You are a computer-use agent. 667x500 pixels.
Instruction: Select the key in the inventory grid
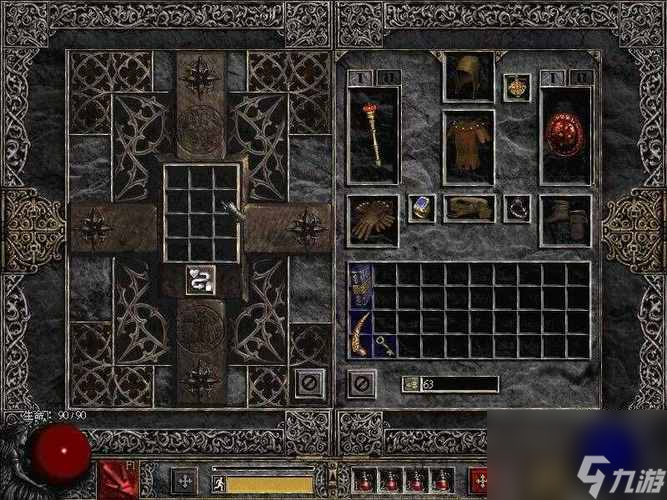[384, 345]
